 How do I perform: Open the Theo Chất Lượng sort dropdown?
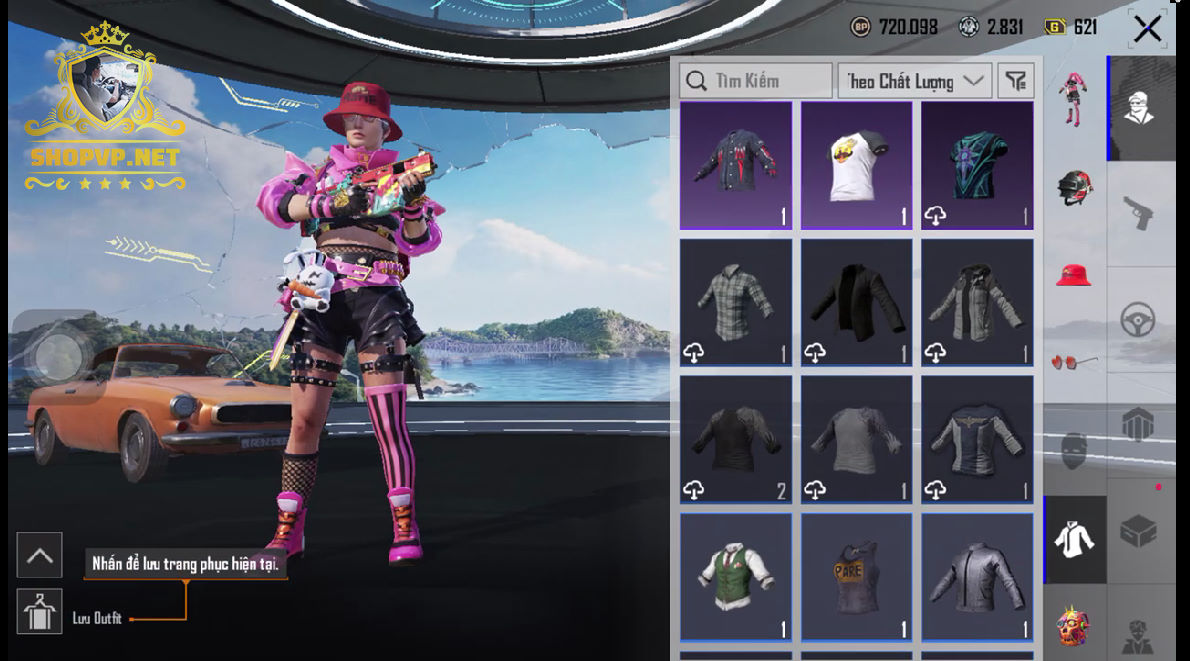tap(915, 81)
